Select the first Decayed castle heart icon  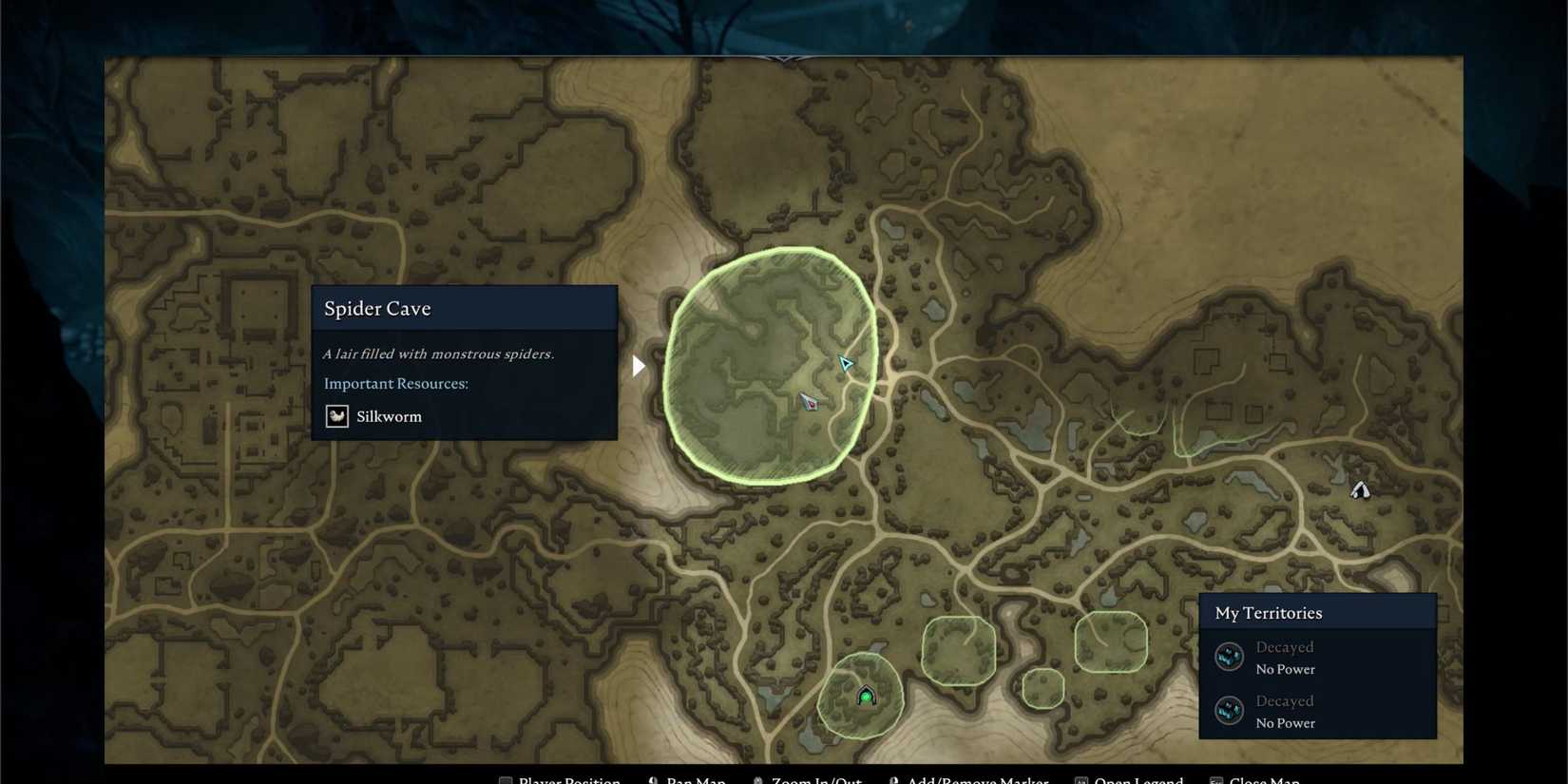[1229, 656]
